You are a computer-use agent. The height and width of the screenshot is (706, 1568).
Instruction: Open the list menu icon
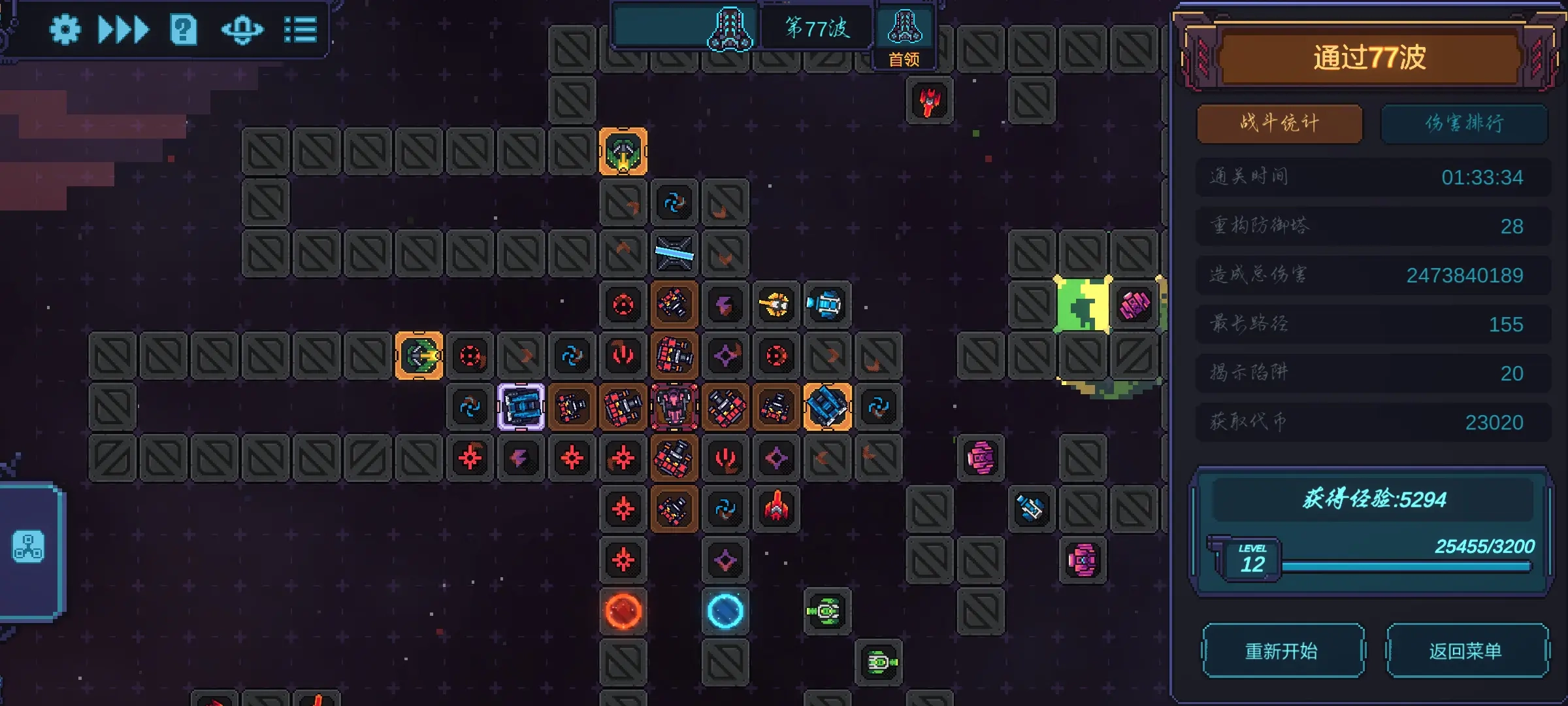click(301, 29)
